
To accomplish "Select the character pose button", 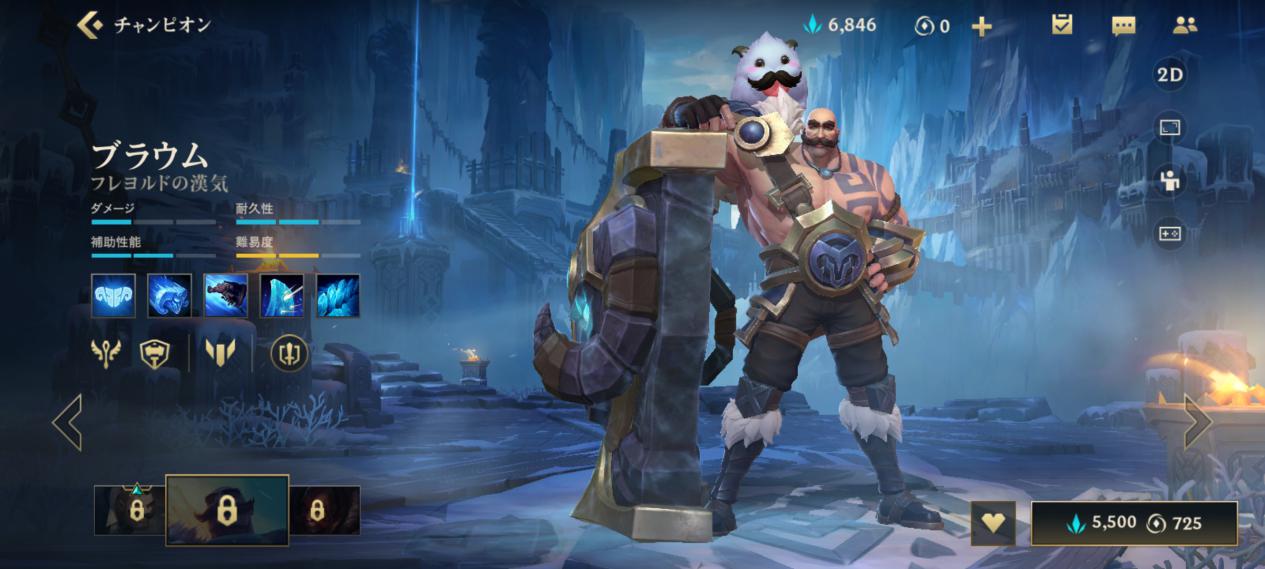I will 1169,181.
